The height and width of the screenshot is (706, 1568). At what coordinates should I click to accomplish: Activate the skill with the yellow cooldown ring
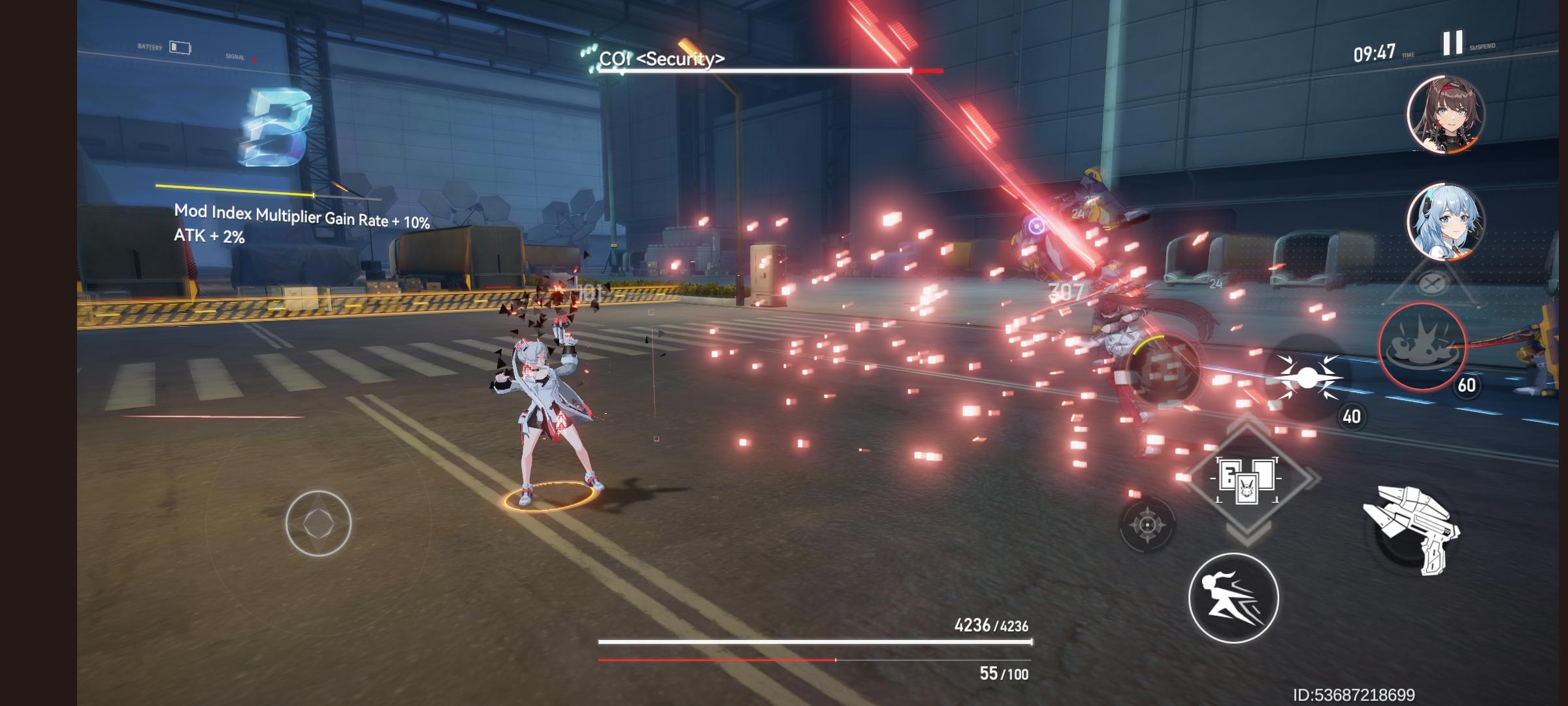1164,367
